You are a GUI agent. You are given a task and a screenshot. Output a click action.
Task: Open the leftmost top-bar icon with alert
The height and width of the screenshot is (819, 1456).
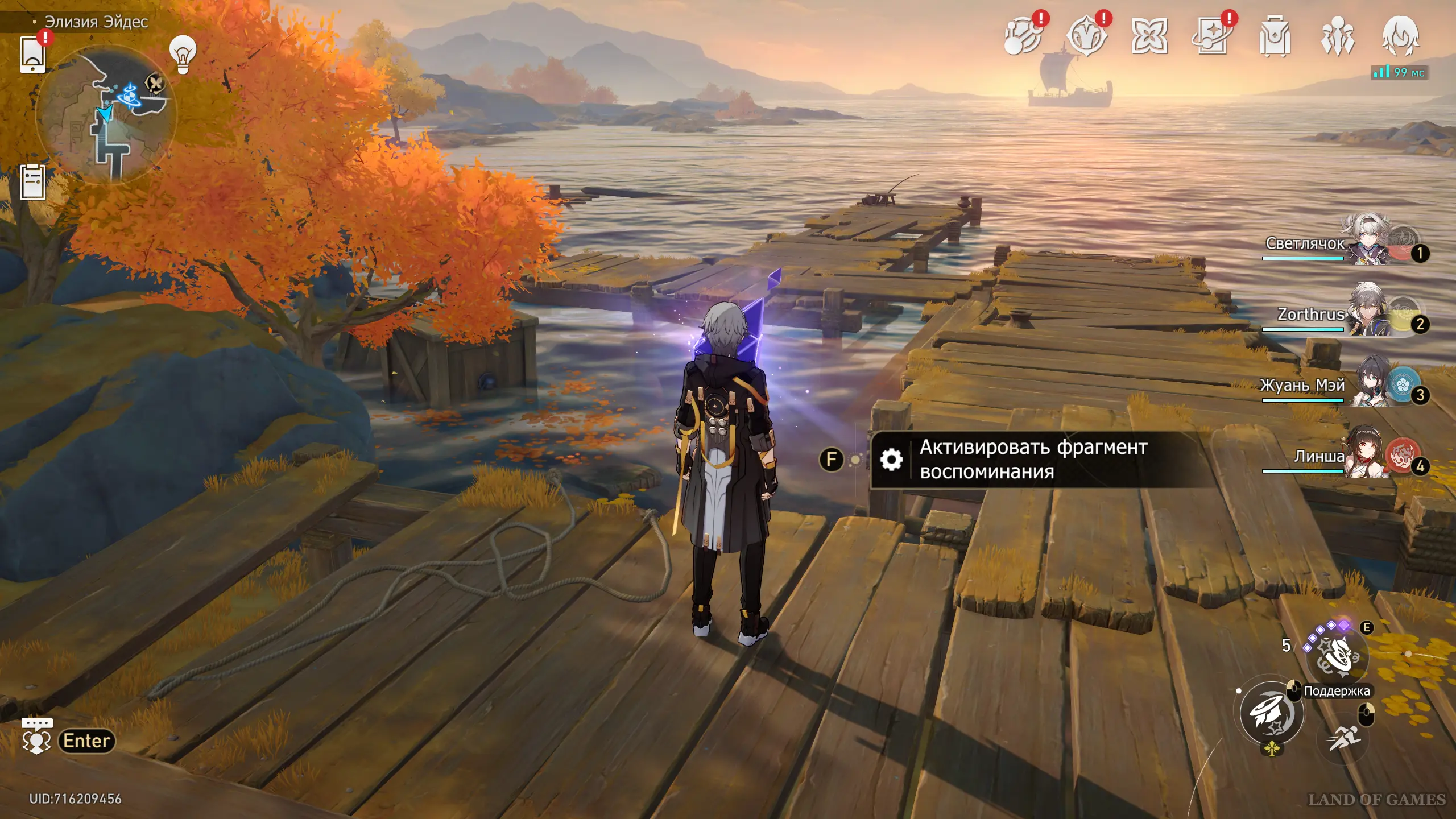tap(1023, 37)
